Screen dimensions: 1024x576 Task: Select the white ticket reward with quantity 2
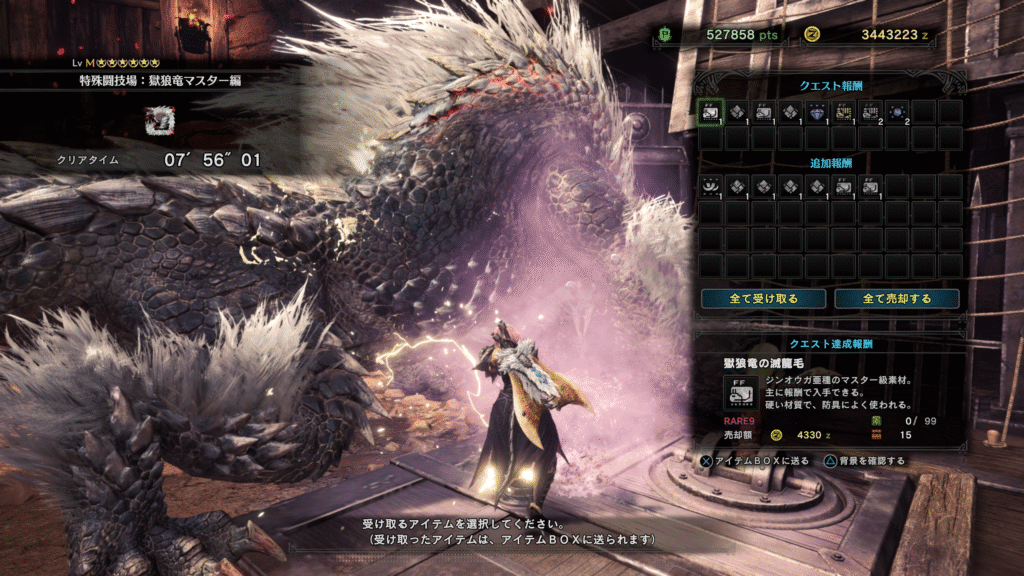[x=872, y=112]
